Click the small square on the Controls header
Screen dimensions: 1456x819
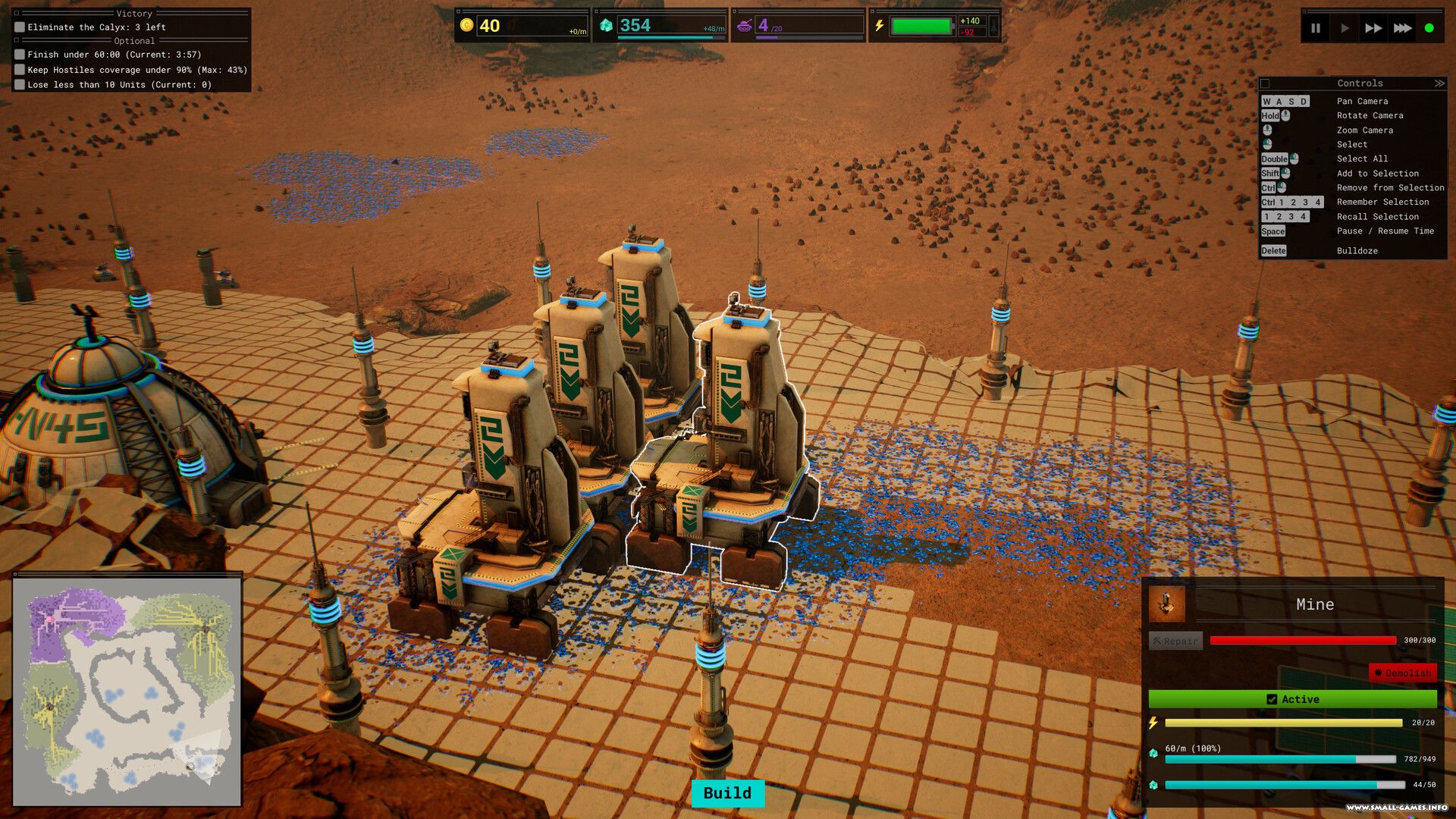[x=1265, y=83]
